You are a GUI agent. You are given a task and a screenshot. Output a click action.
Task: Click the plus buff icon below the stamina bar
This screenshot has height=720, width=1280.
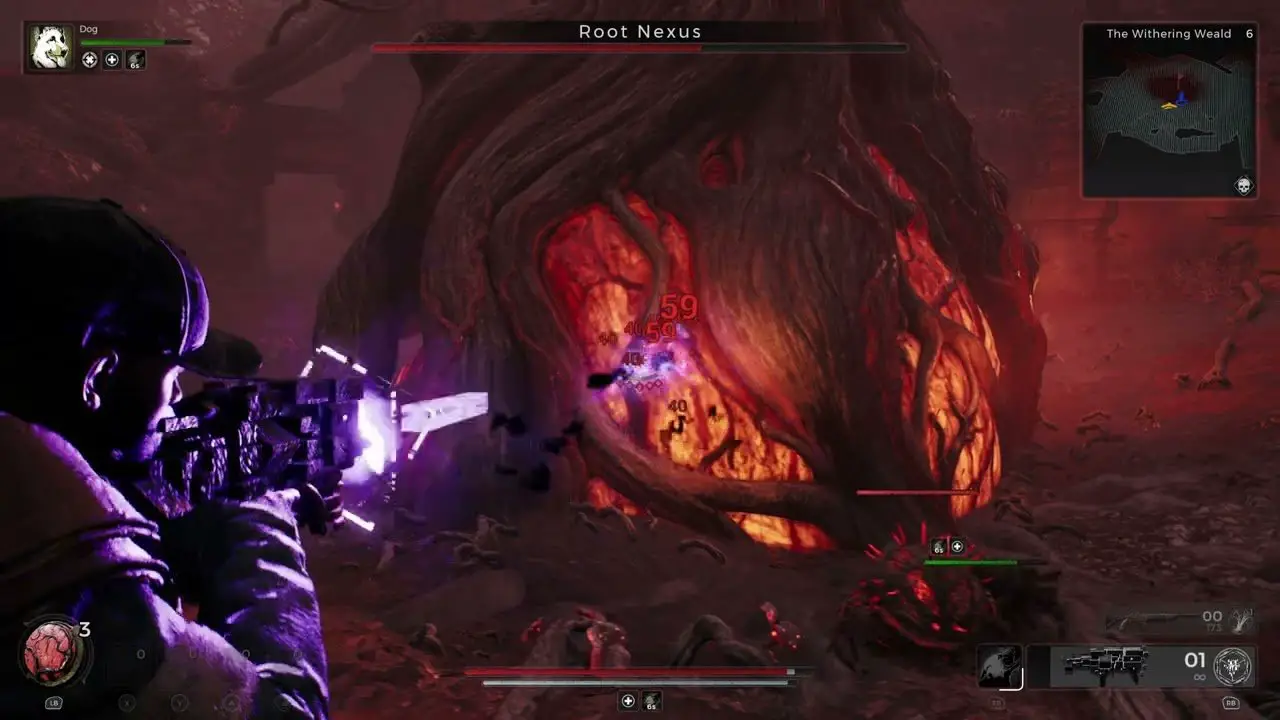628,701
